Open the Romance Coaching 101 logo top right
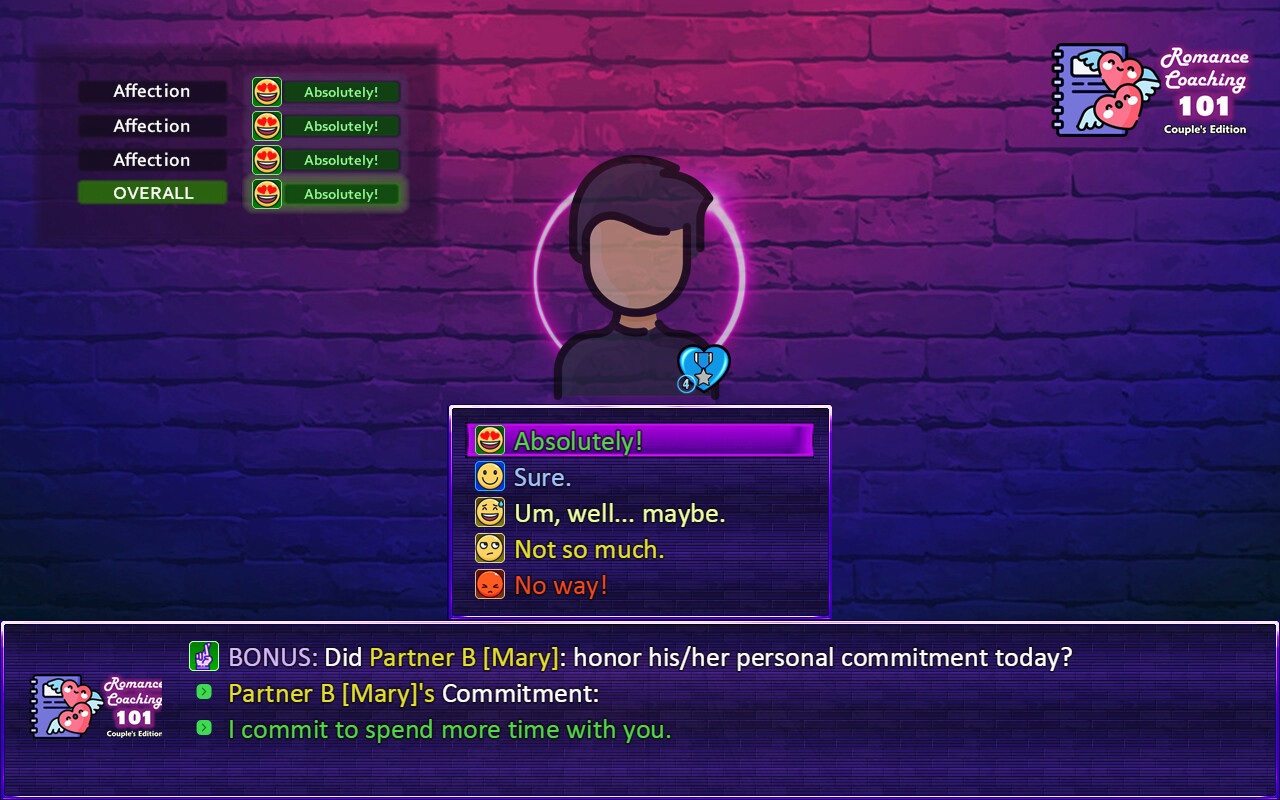 (x=1150, y=92)
